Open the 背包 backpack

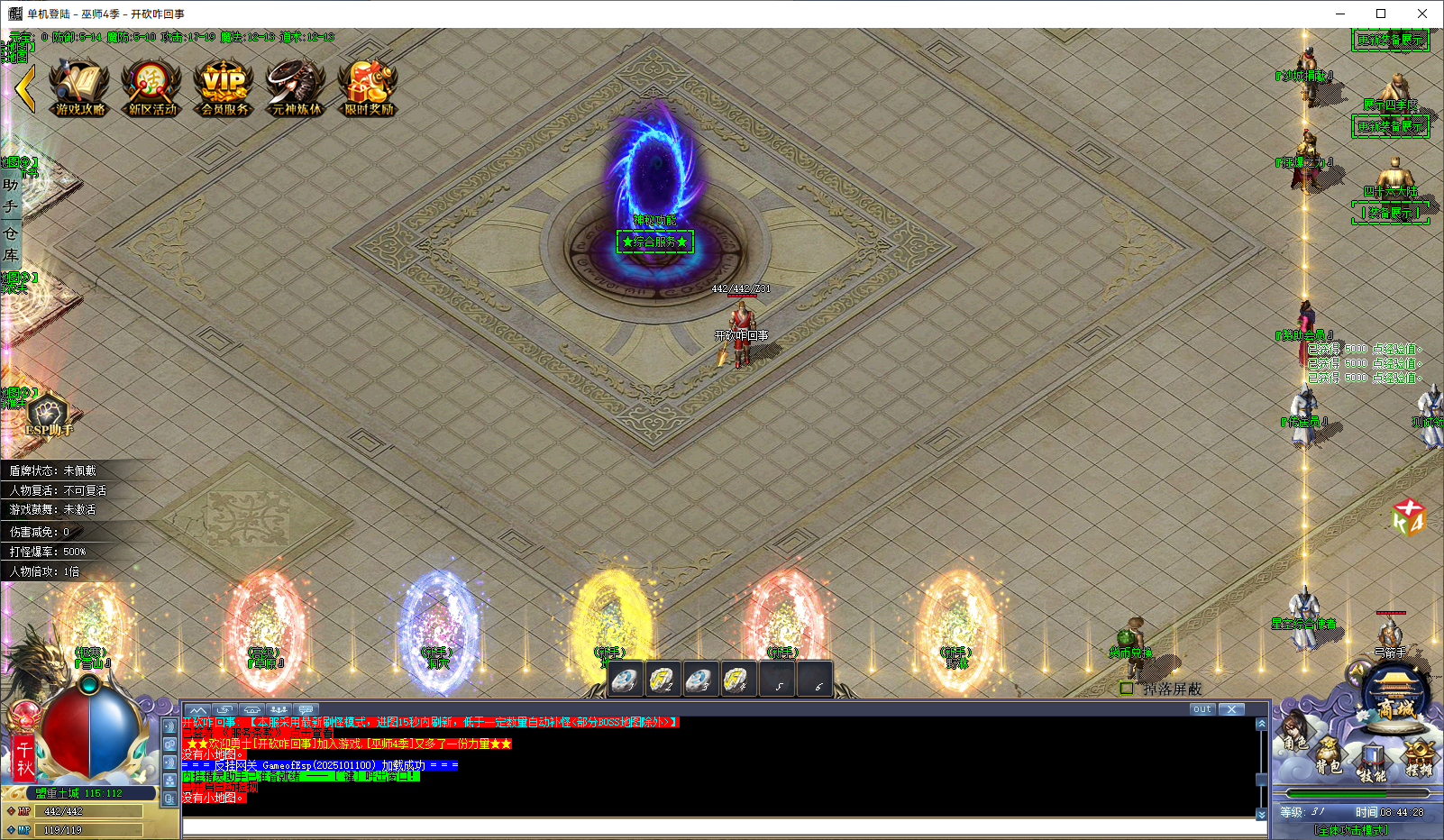click(1328, 755)
